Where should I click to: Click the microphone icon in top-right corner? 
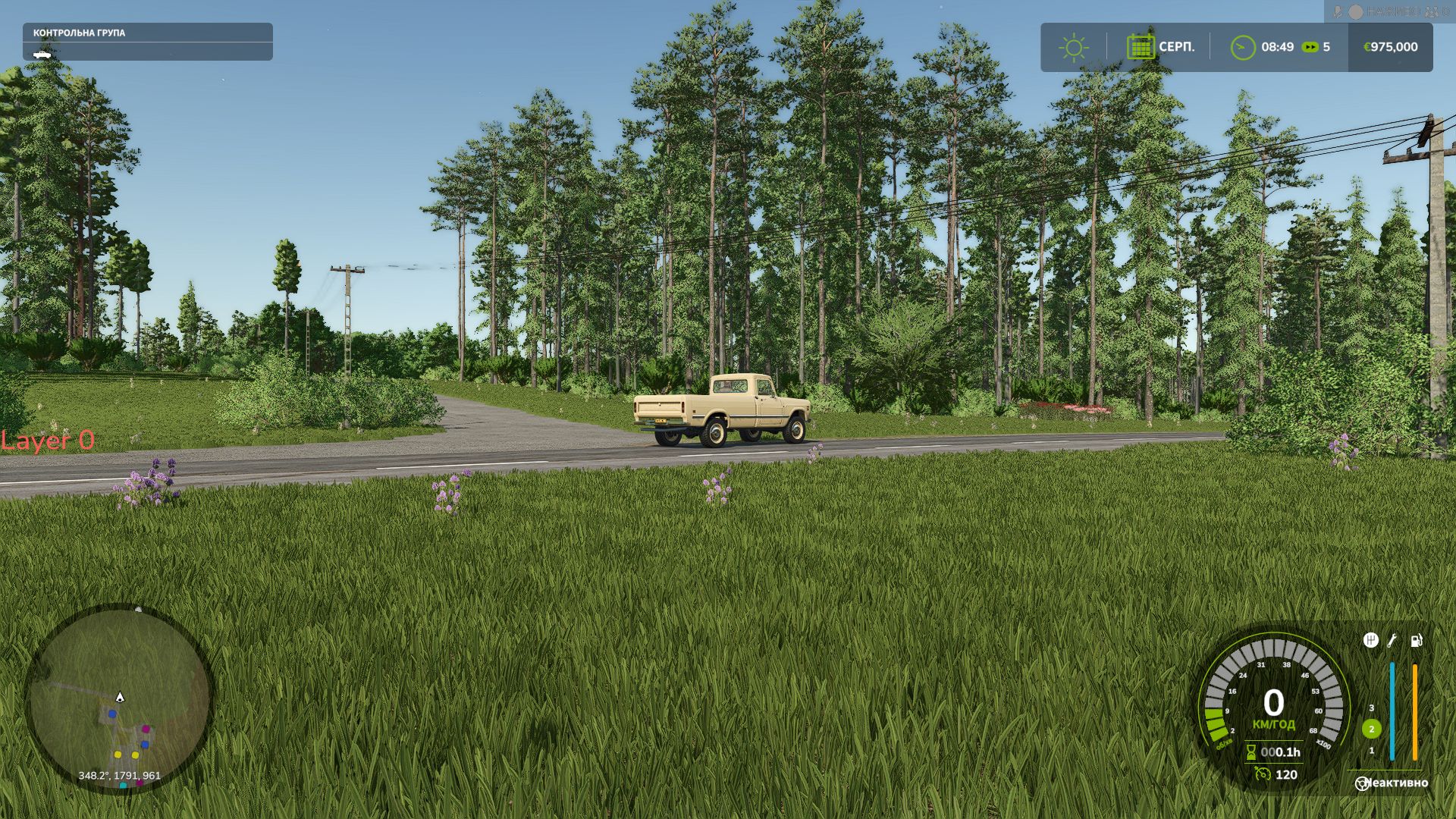(x=1338, y=11)
